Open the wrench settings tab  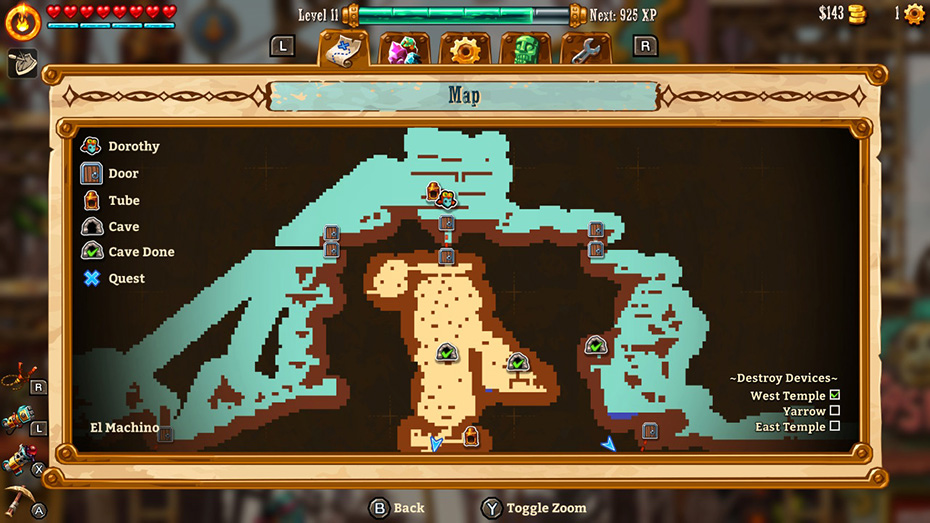point(586,50)
